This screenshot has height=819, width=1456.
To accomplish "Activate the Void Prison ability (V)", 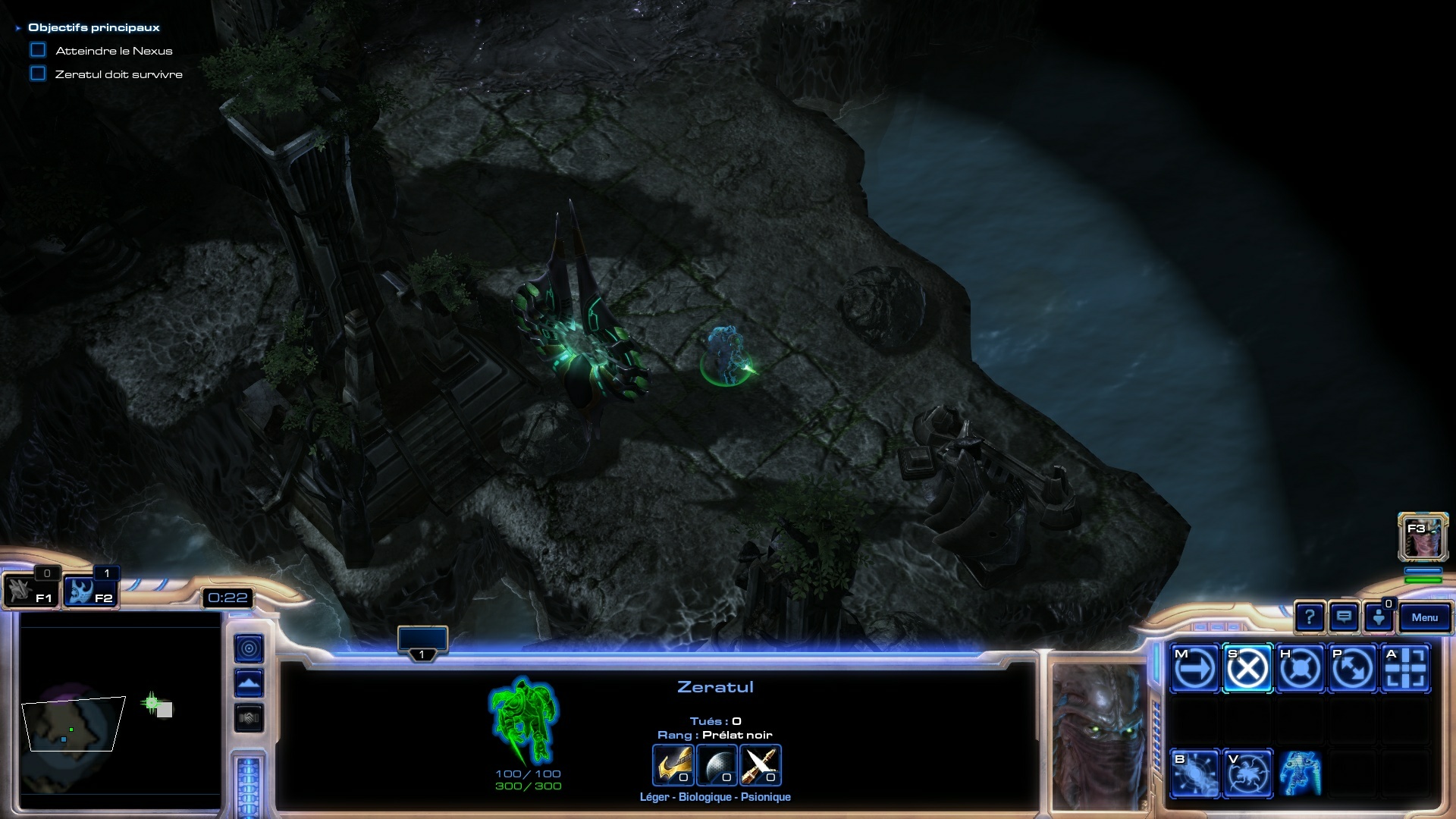I will [x=1247, y=773].
